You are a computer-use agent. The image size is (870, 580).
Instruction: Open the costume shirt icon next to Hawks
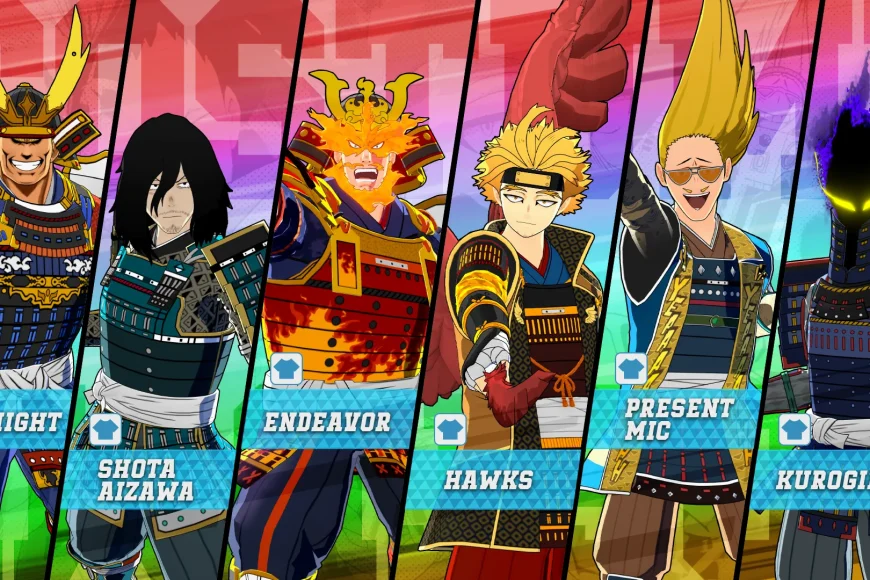coord(450,429)
